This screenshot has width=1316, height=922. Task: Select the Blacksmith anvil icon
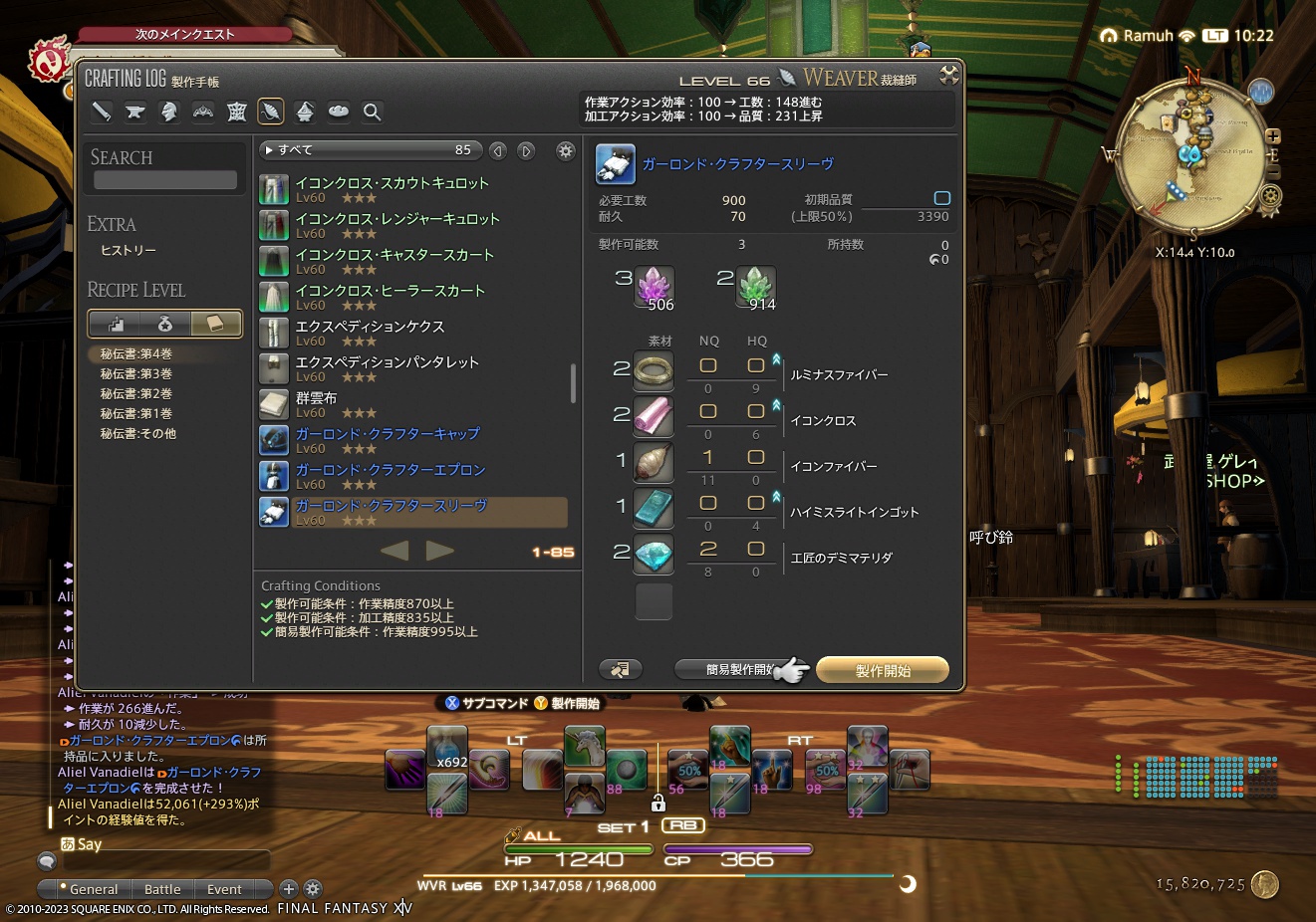[x=135, y=112]
